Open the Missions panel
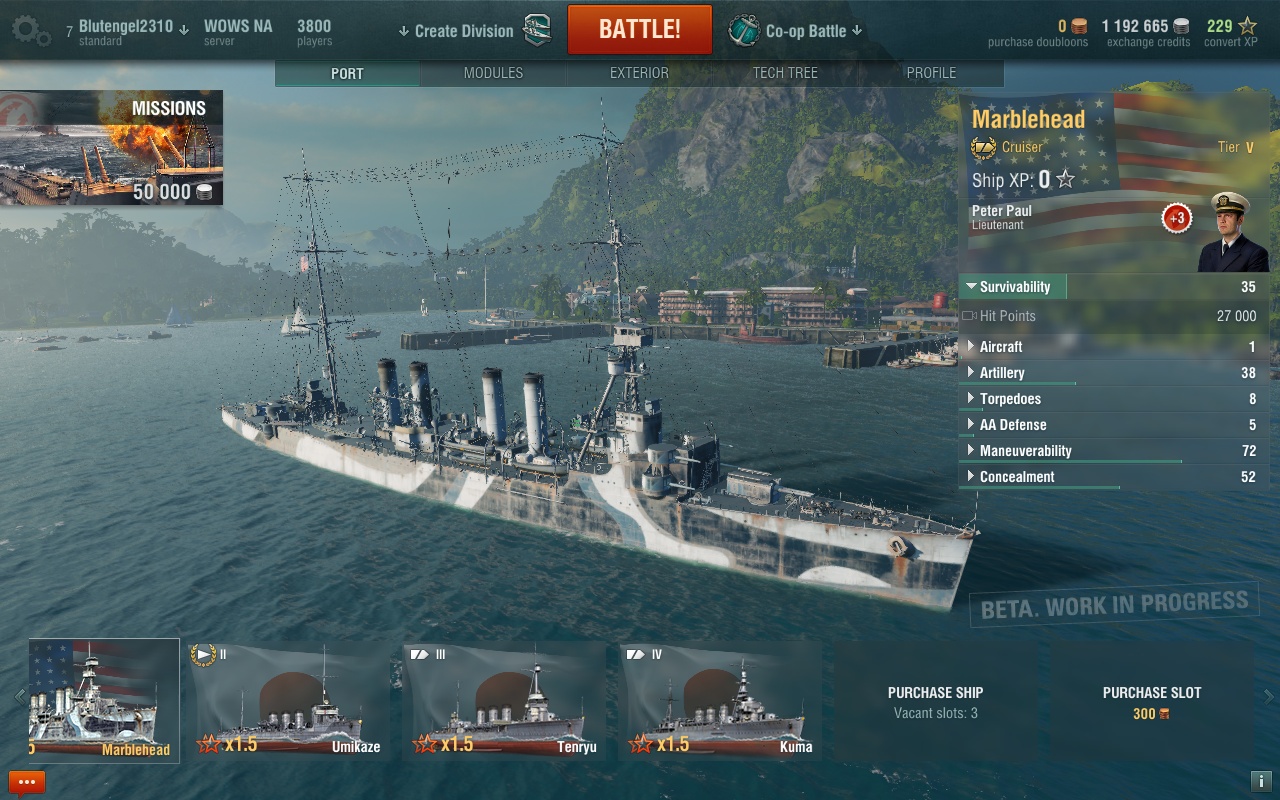1280x800 pixels. [x=111, y=148]
